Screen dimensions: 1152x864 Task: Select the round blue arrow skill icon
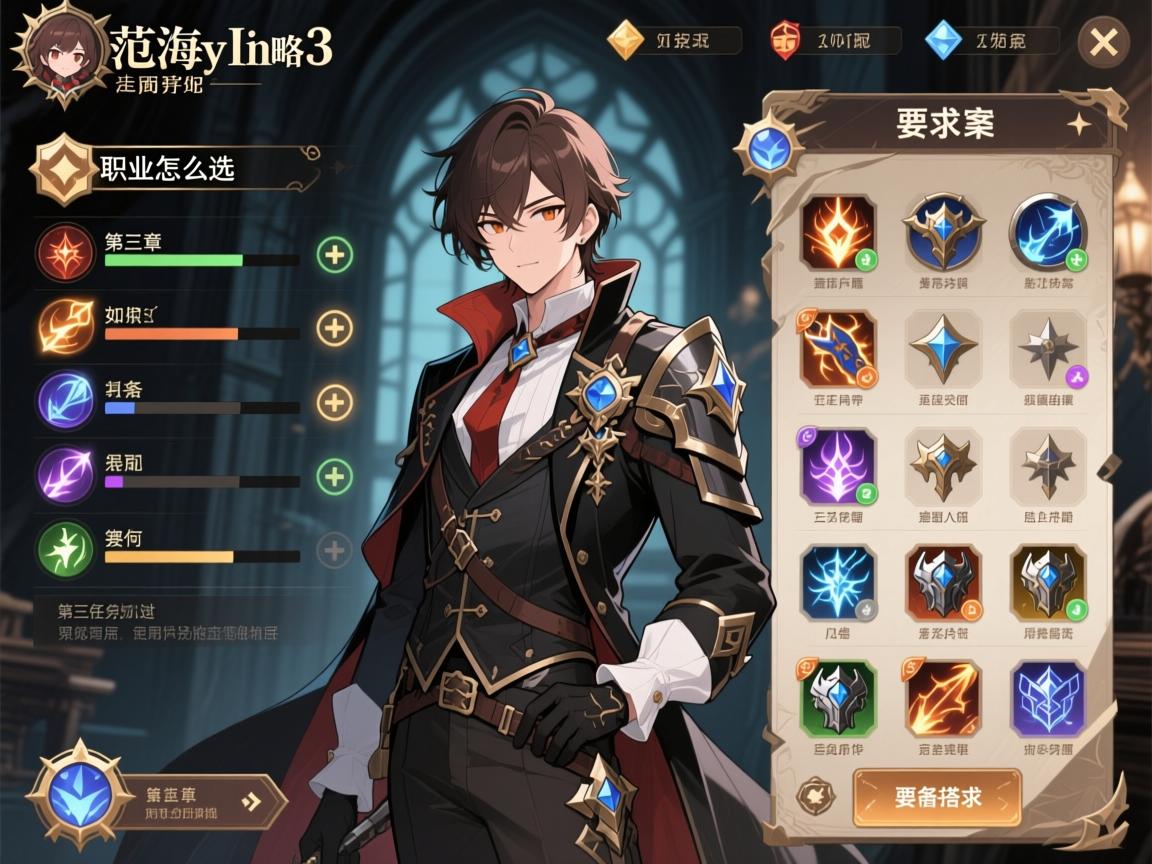click(x=1047, y=233)
